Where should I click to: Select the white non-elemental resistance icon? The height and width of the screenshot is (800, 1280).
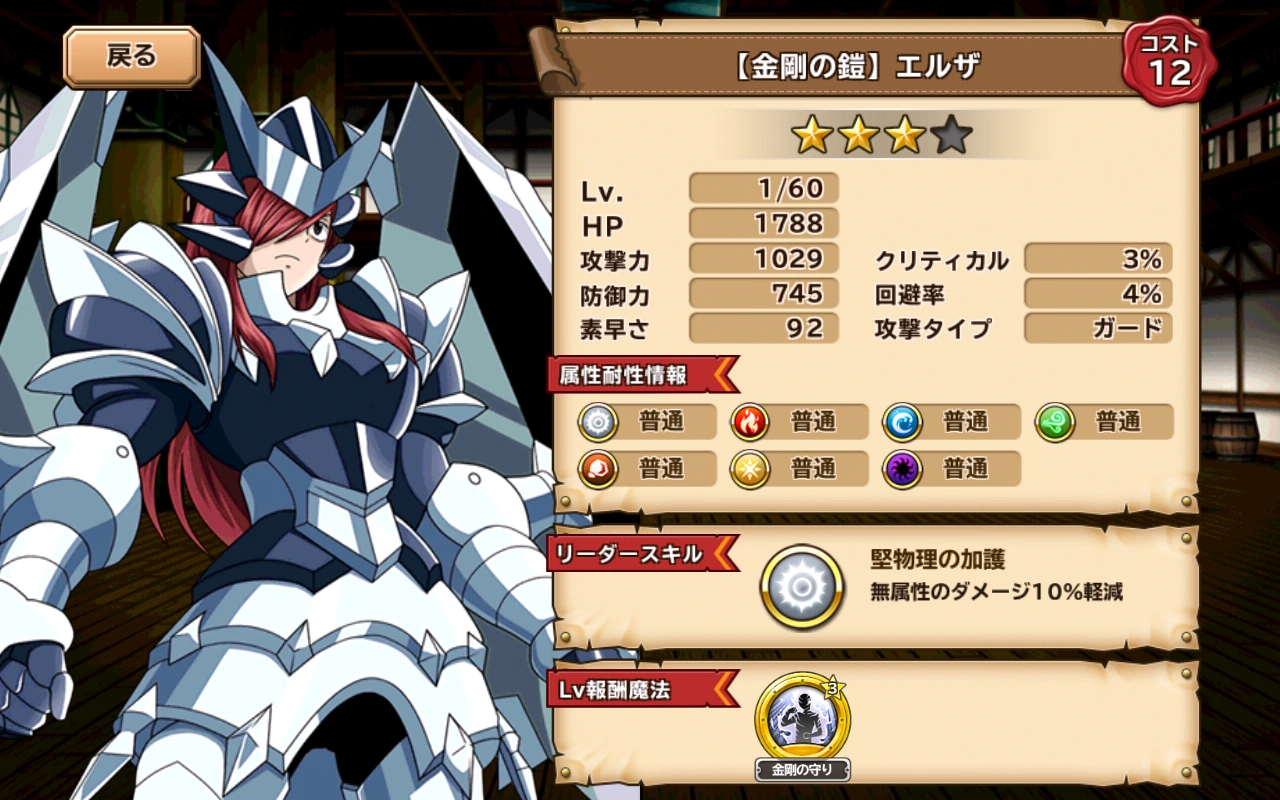(x=598, y=422)
